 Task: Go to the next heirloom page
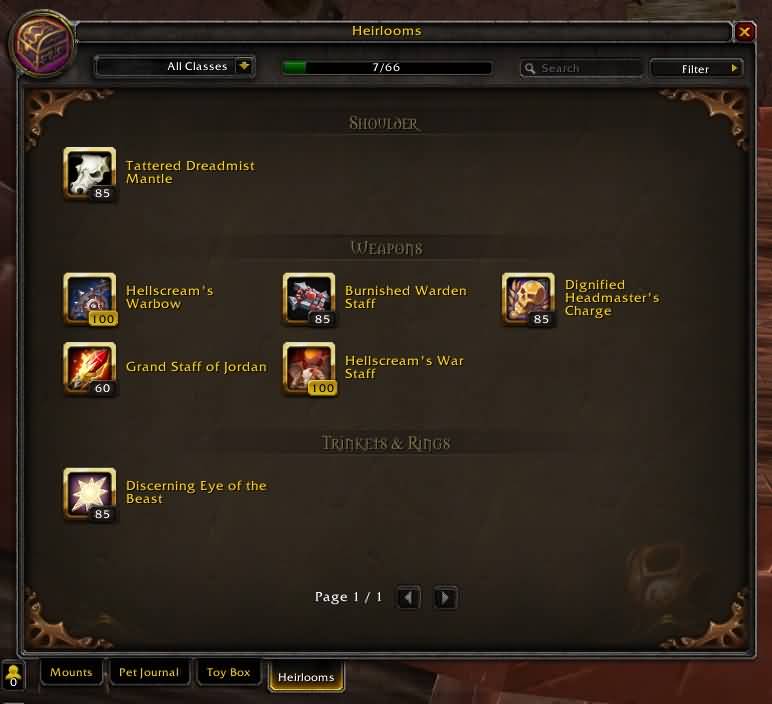pyautogui.click(x=446, y=598)
